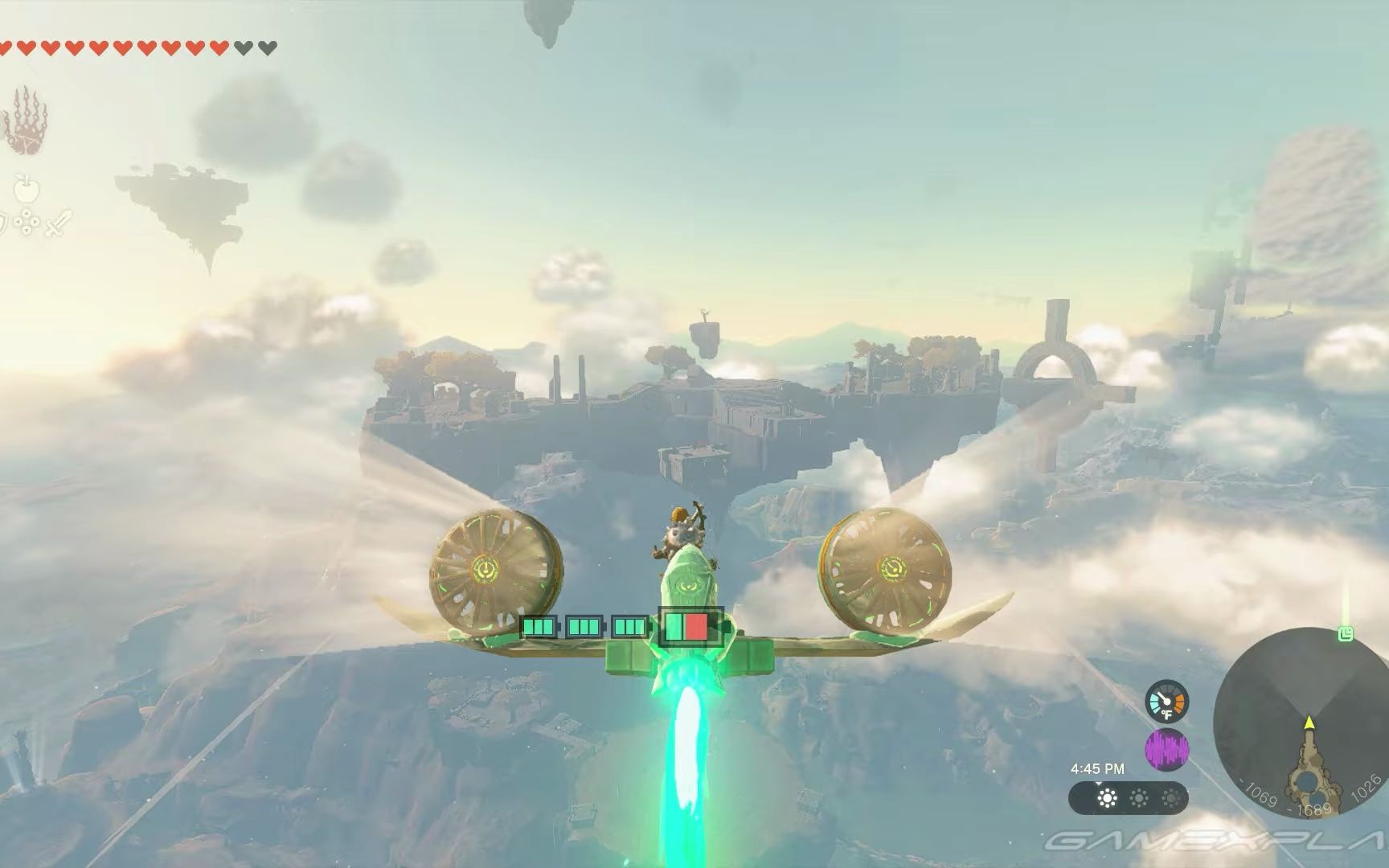Click the temperature gauge icon
The image size is (1389, 868).
click(x=1166, y=702)
